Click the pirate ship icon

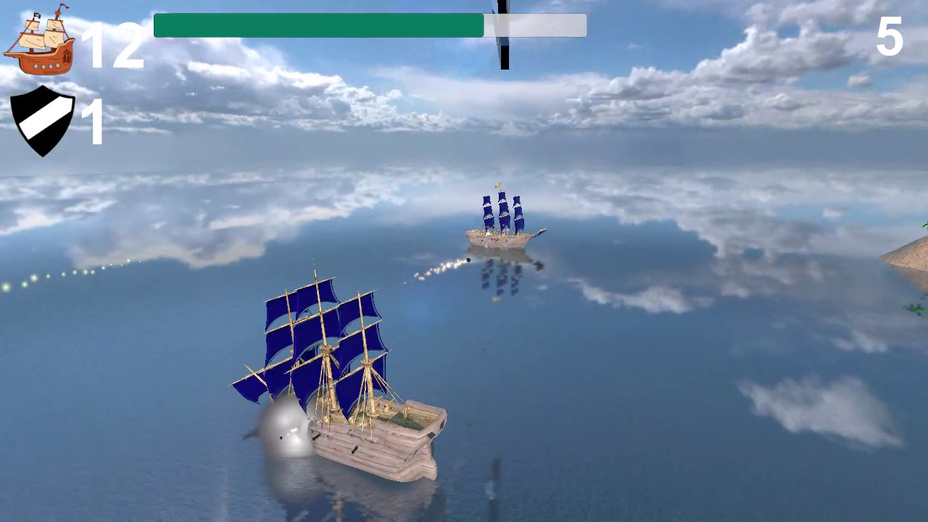40,41
